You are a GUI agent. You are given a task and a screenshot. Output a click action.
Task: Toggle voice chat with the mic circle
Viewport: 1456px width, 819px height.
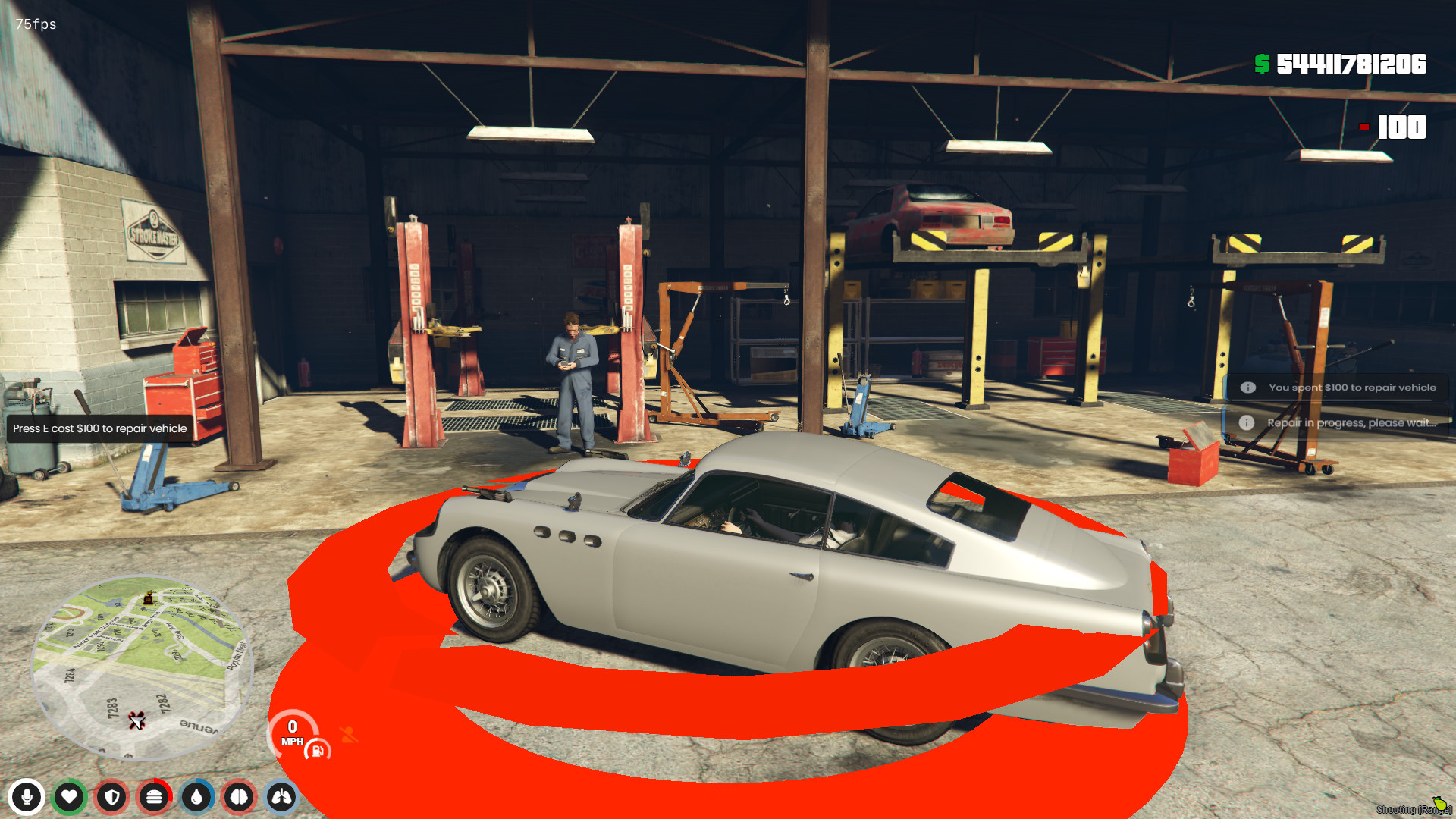tap(27, 798)
